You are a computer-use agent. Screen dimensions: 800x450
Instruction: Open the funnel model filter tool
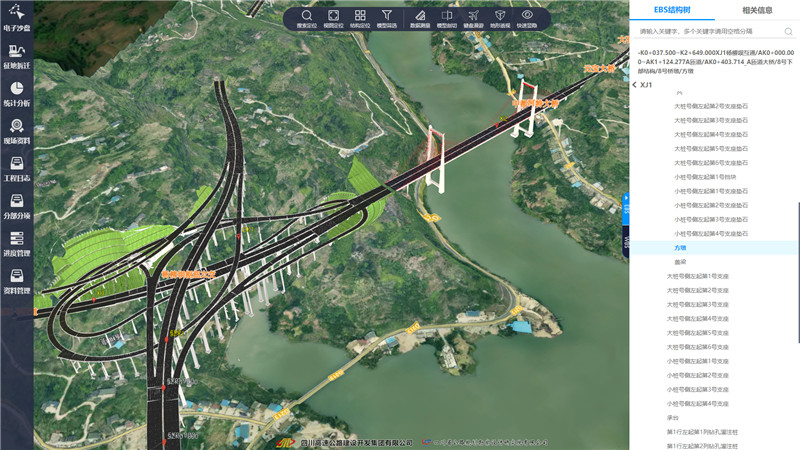pos(388,18)
